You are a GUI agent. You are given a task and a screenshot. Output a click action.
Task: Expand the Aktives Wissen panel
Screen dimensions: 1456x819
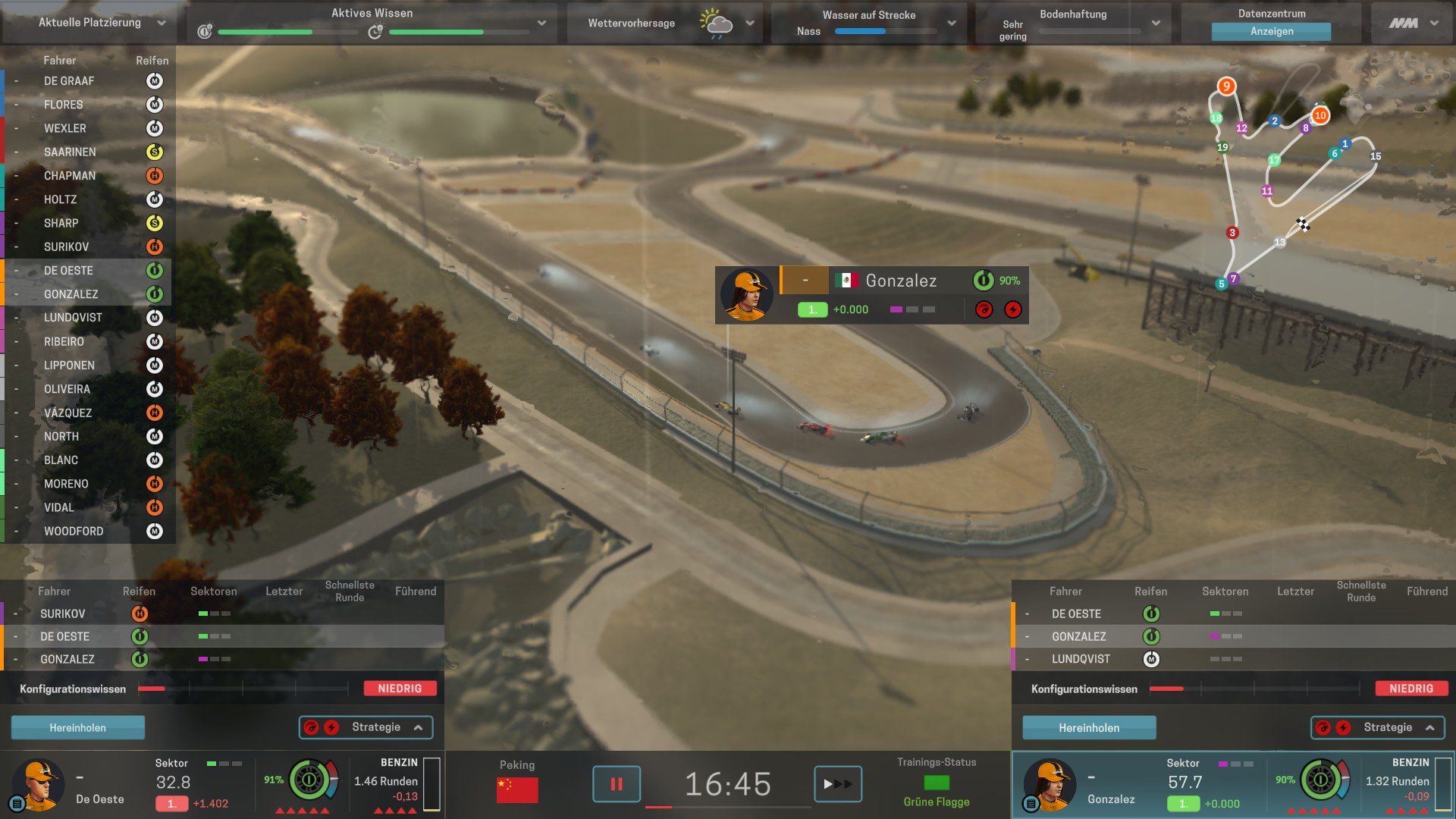541,23
